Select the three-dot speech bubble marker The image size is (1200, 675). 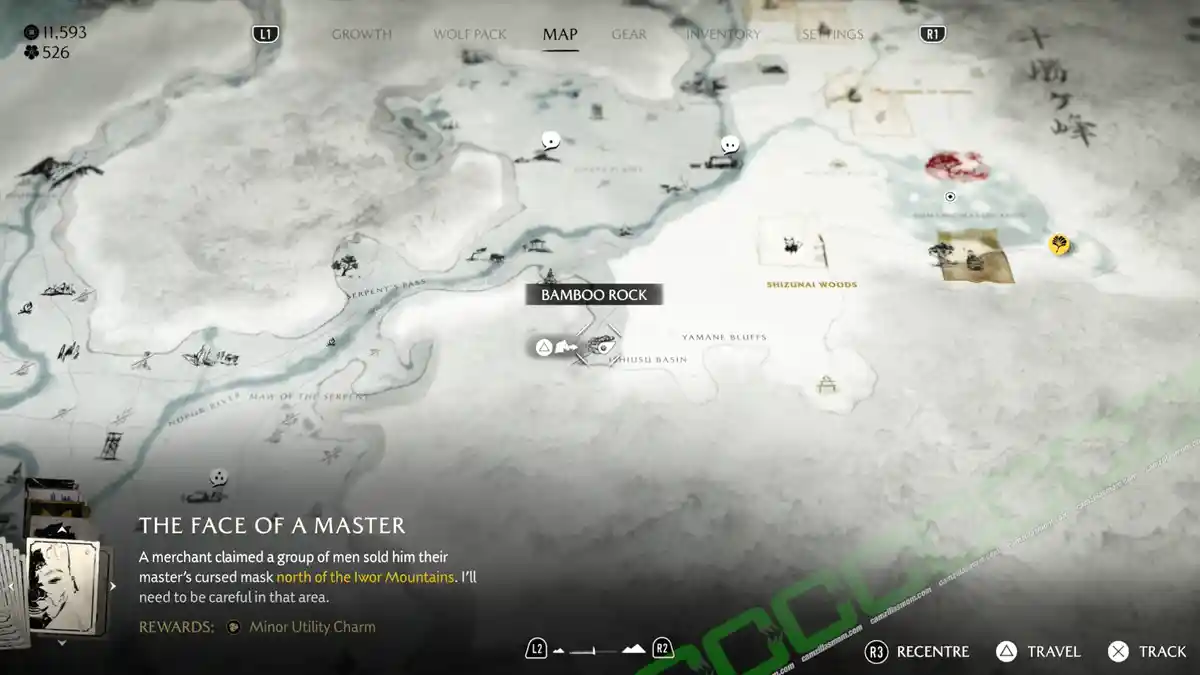tap(219, 477)
